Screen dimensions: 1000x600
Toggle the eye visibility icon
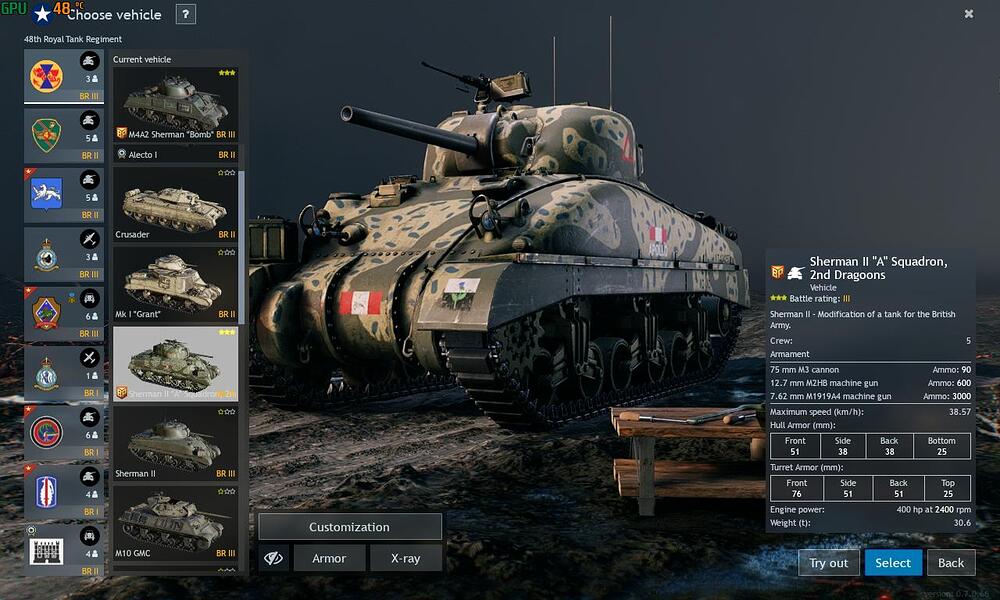[x=273, y=559]
